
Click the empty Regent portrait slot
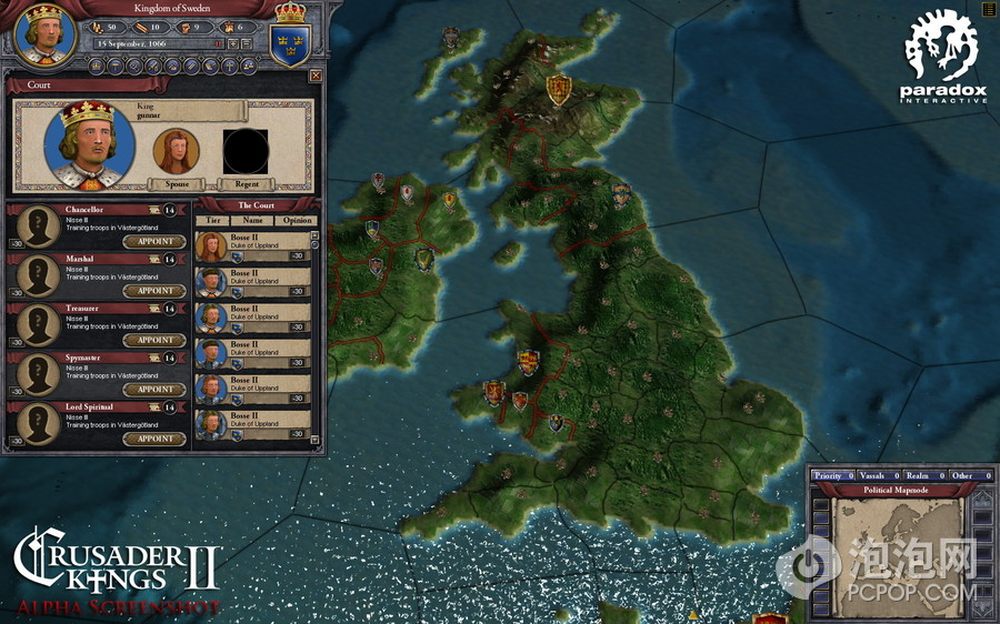pos(245,151)
